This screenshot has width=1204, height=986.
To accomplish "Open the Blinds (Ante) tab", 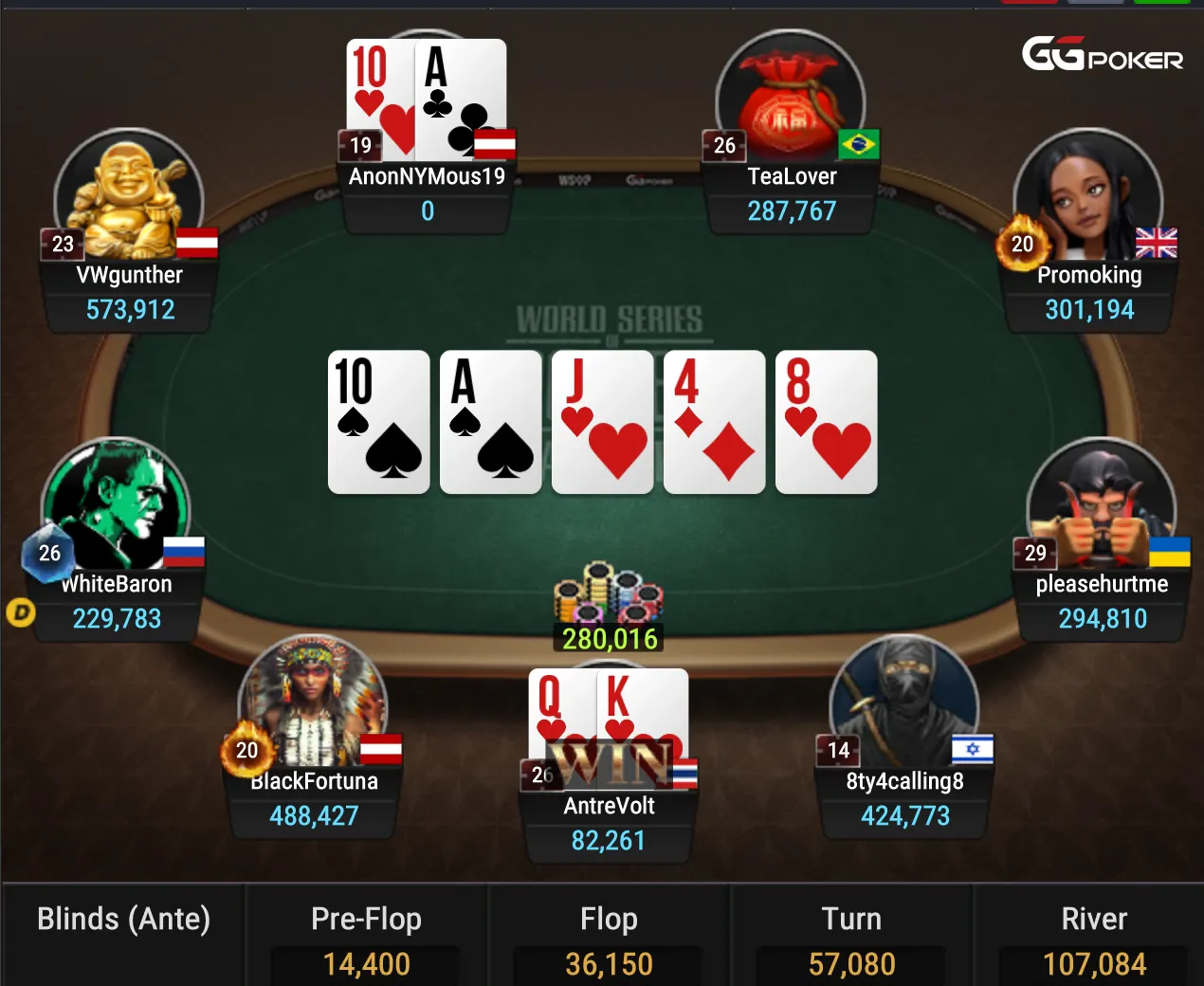I will [123, 921].
